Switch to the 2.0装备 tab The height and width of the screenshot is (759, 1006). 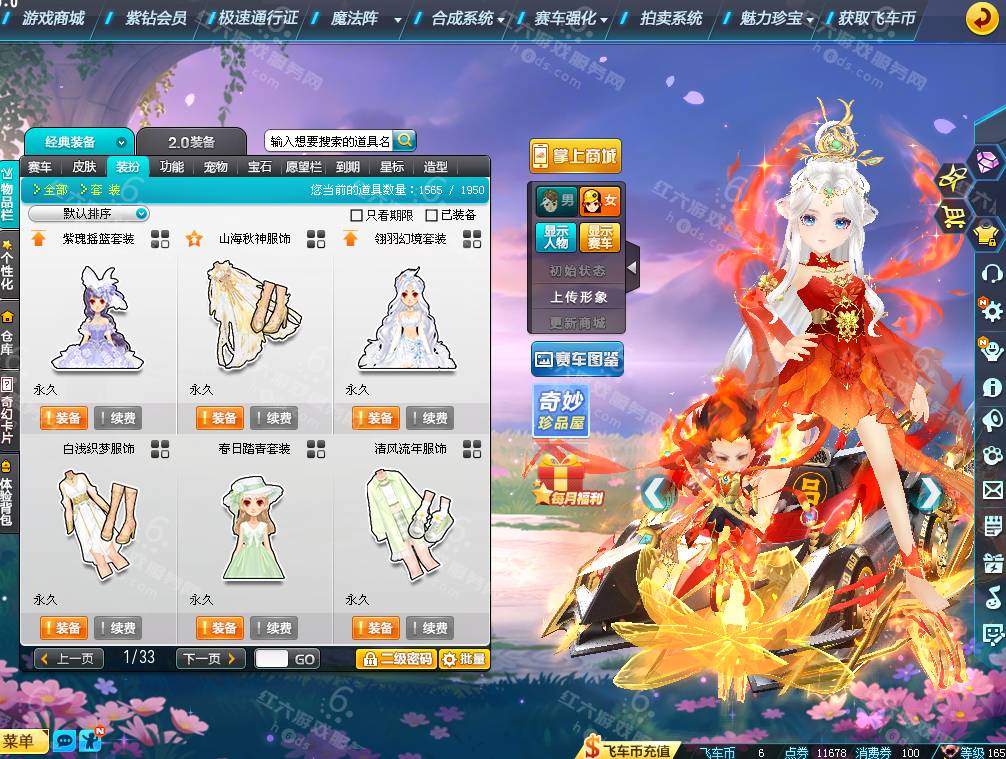tap(191, 142)
